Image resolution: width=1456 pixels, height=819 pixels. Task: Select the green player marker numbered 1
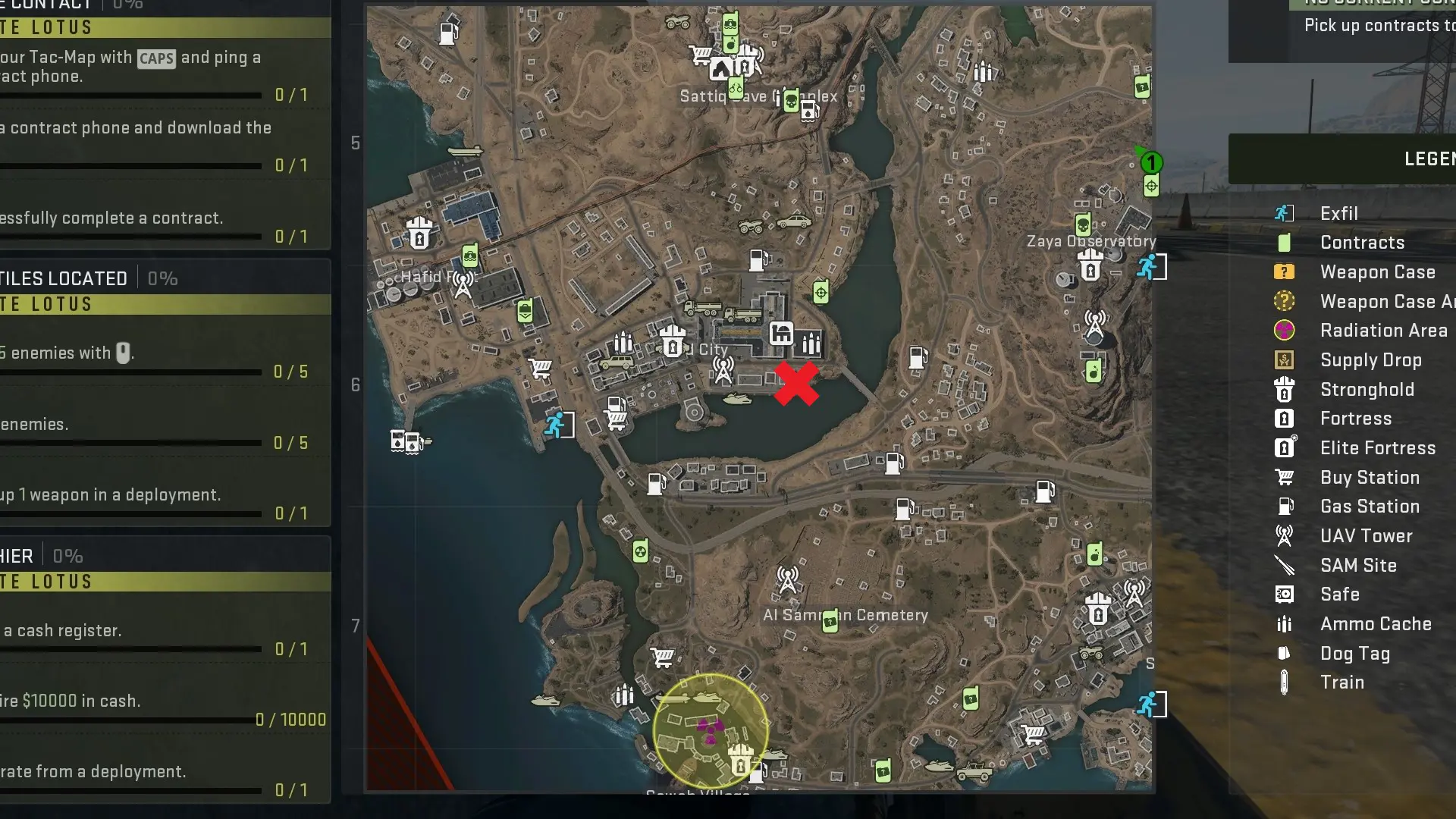[x=1151, y=162]
